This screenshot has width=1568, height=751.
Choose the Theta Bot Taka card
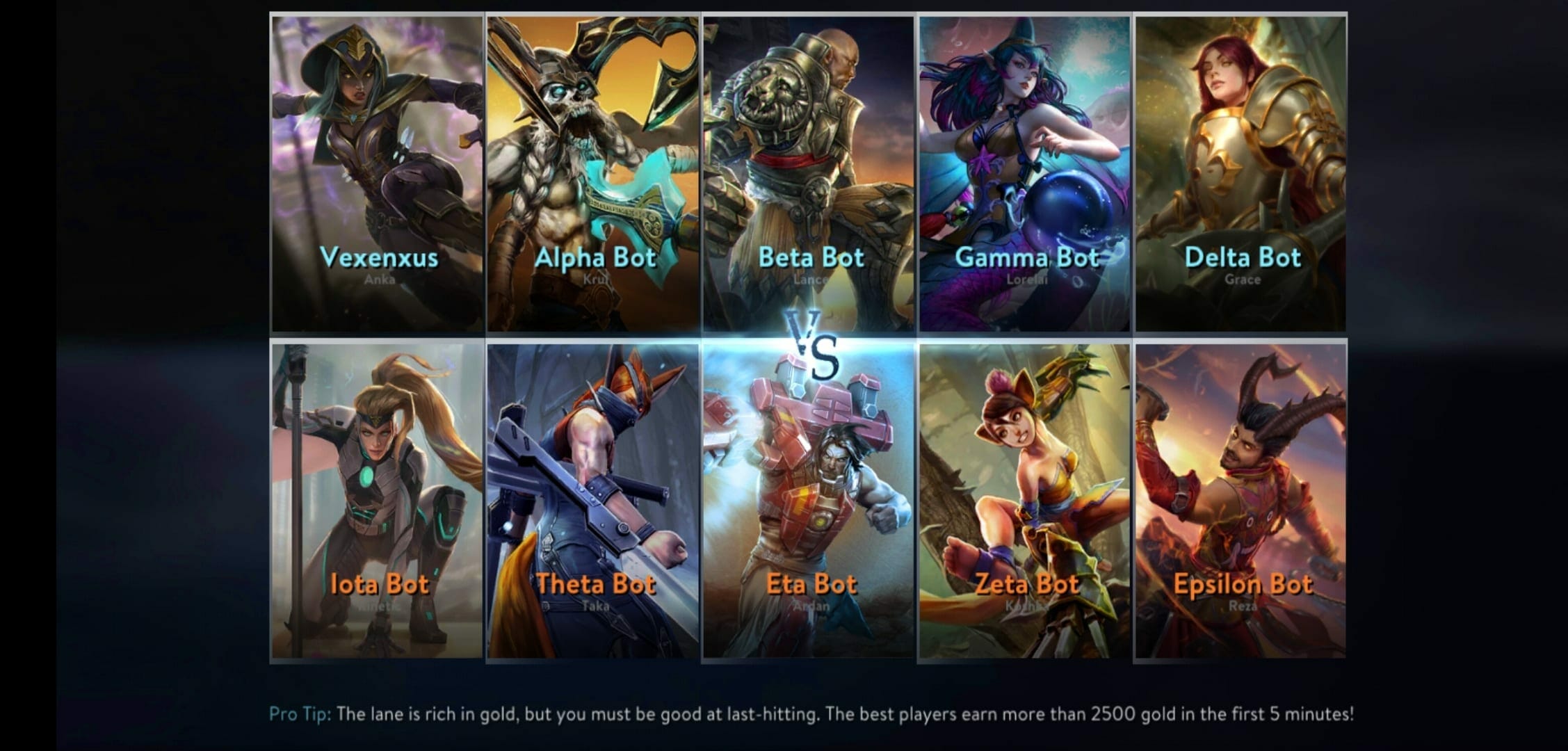593,501
